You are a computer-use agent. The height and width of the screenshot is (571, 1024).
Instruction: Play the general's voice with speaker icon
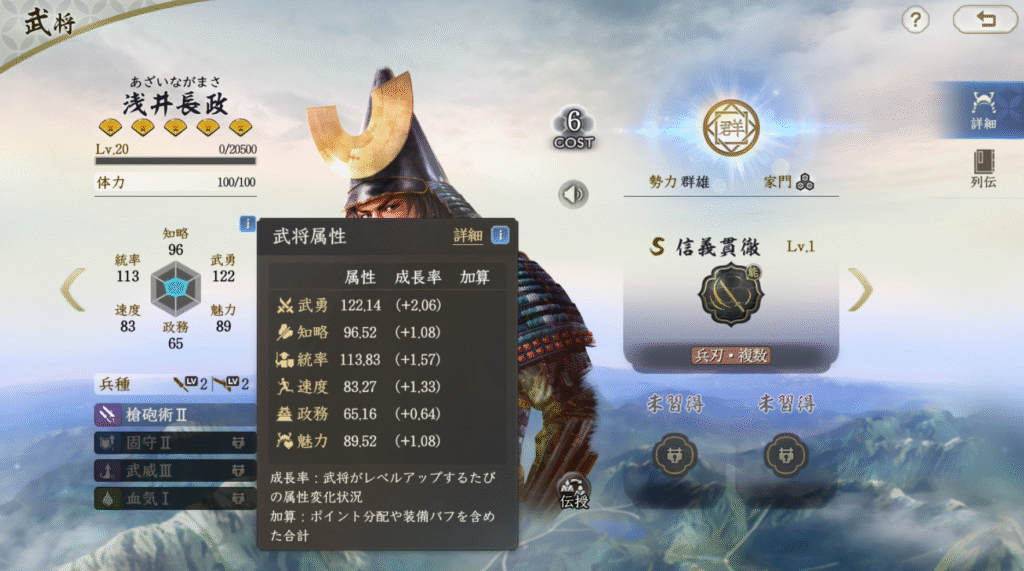coord(573,194)
